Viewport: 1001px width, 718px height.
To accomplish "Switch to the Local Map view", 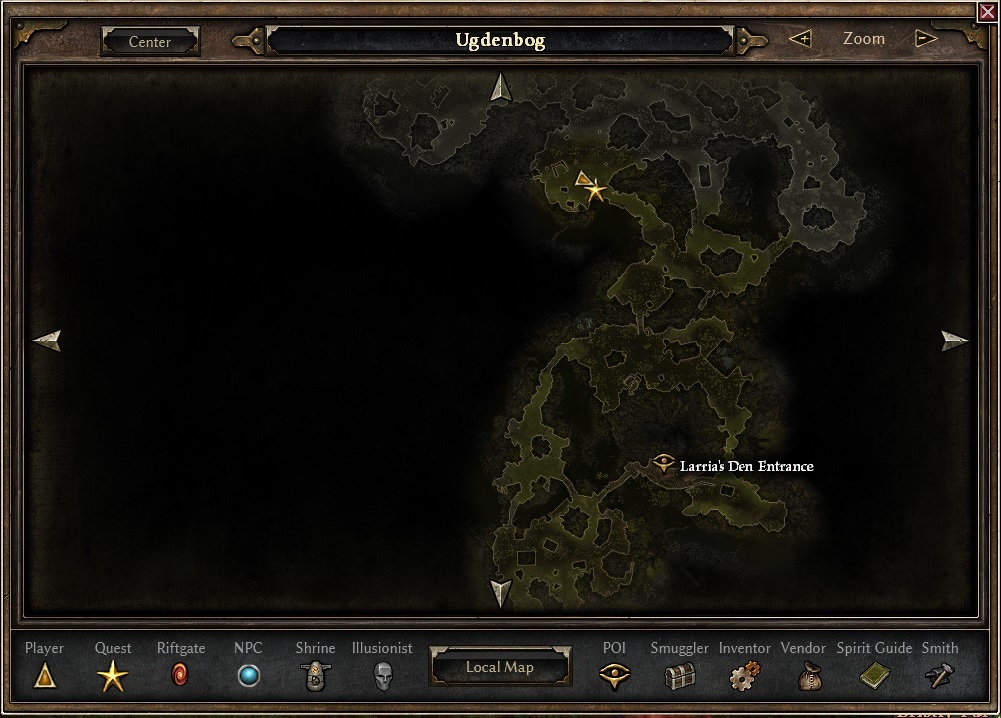I will 499,667.
